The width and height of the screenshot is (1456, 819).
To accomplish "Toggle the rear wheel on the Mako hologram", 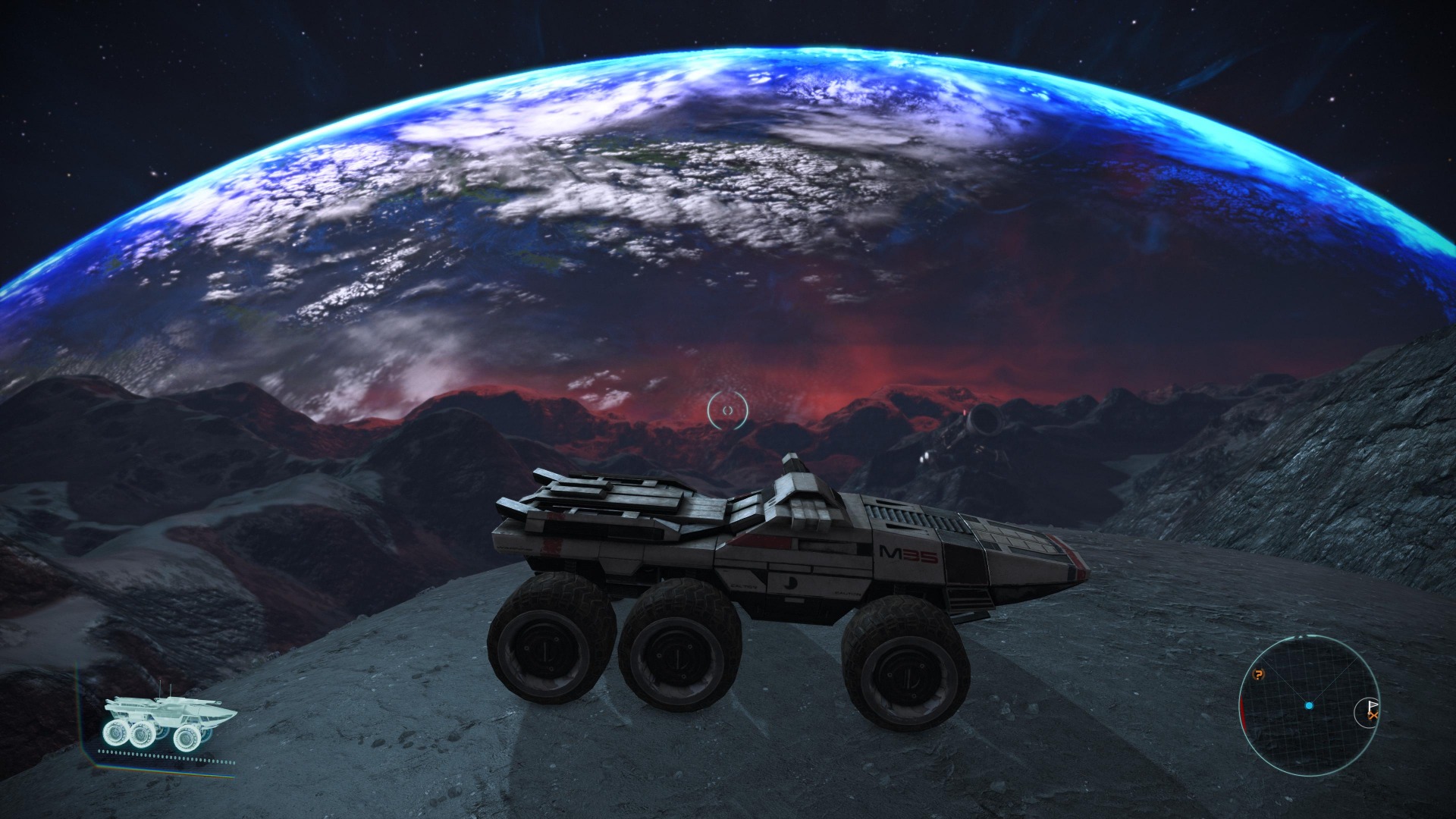I will point(116,734).
